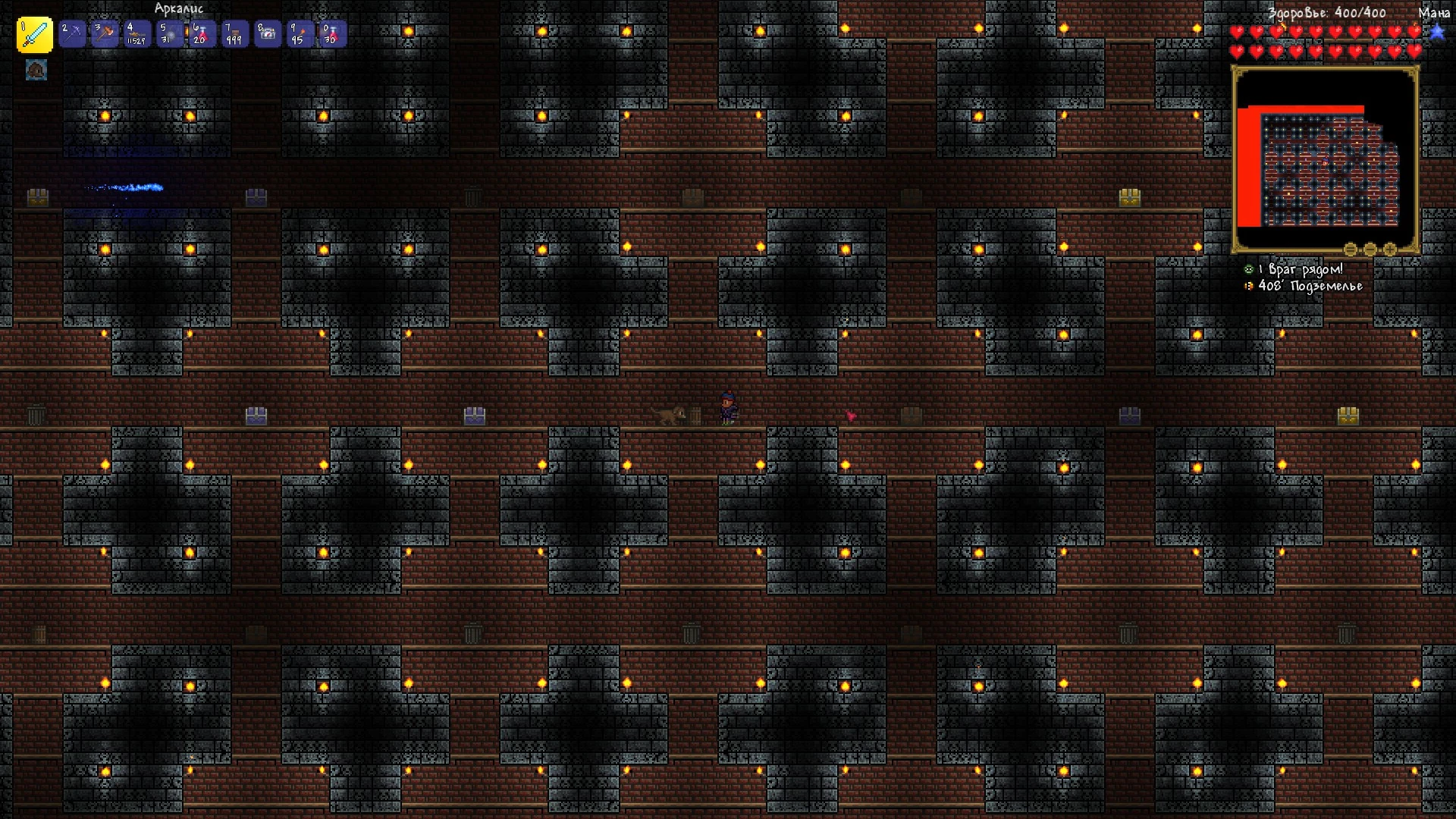The width and height of the screenshot is (1456, 819).
Task: Select the axe in hotbar slot 3
Action: [x=104, y=33]
